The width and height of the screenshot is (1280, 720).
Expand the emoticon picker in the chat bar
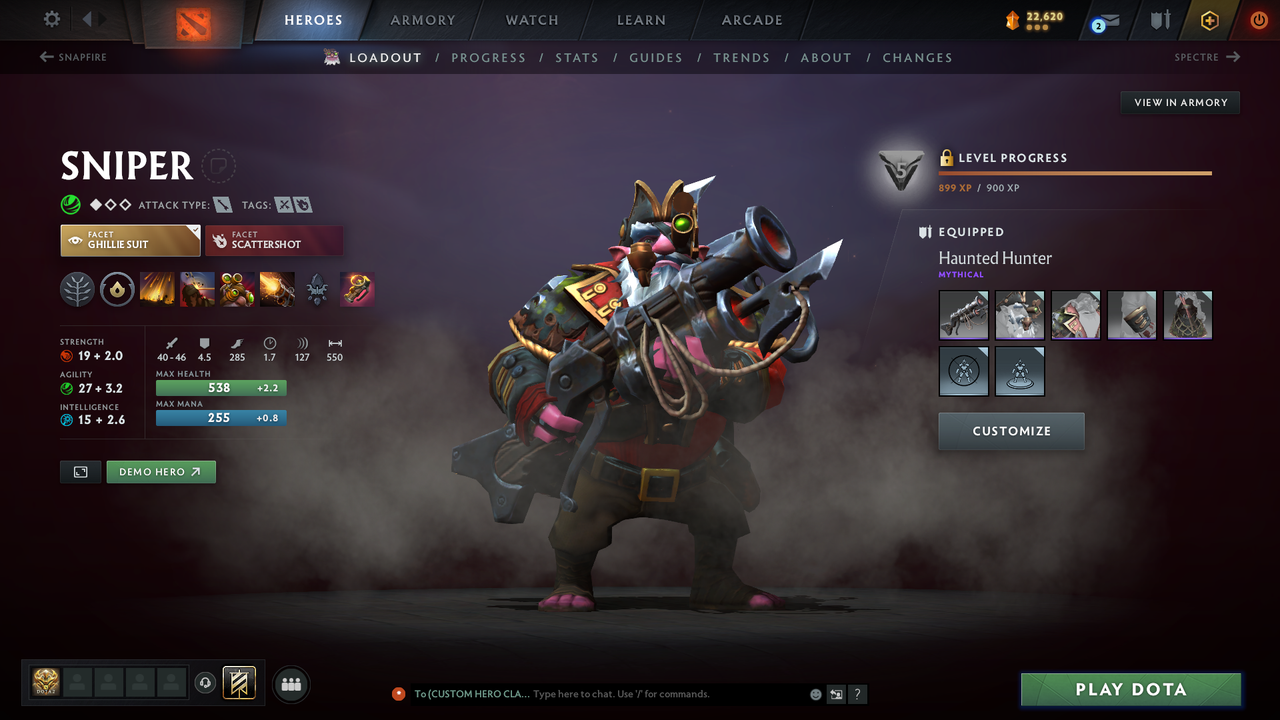coord(815,694)
